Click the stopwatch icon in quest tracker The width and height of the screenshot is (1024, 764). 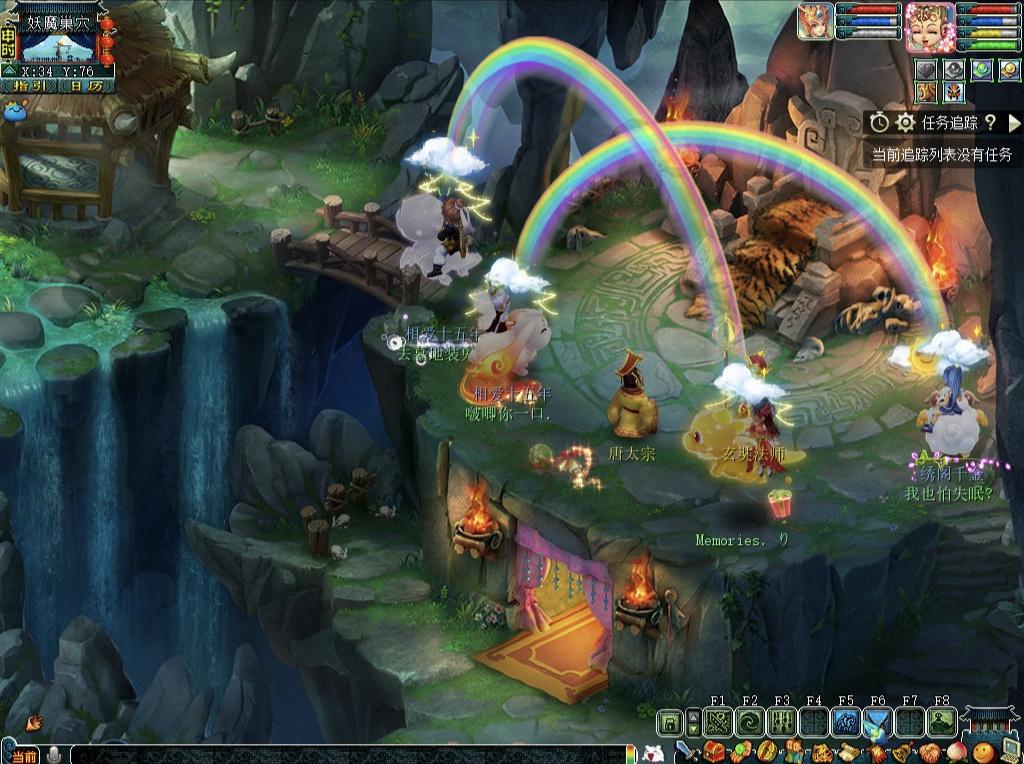coord(879,122)
